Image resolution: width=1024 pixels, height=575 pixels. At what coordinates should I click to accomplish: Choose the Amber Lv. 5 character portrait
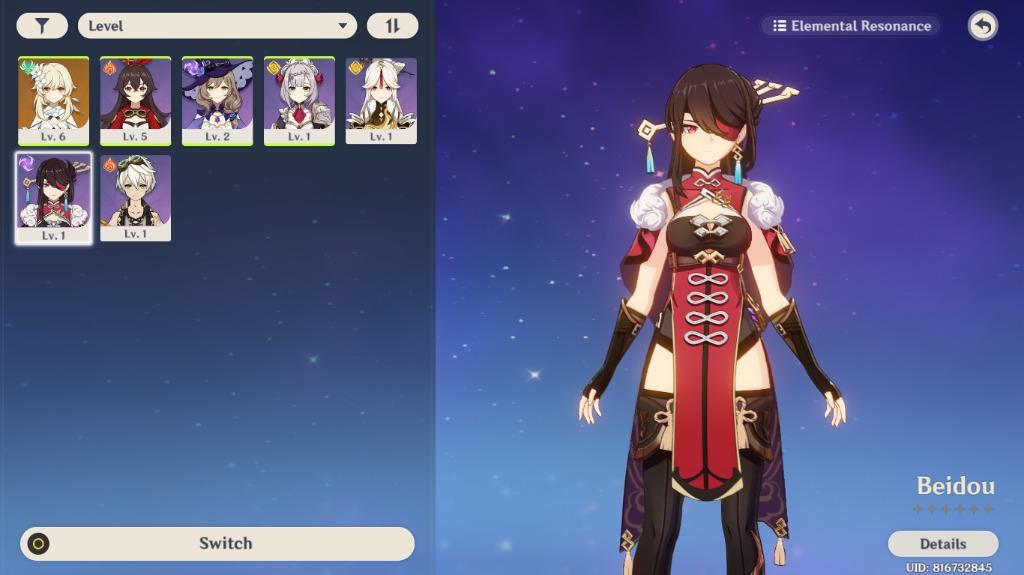tap(135, 100)
